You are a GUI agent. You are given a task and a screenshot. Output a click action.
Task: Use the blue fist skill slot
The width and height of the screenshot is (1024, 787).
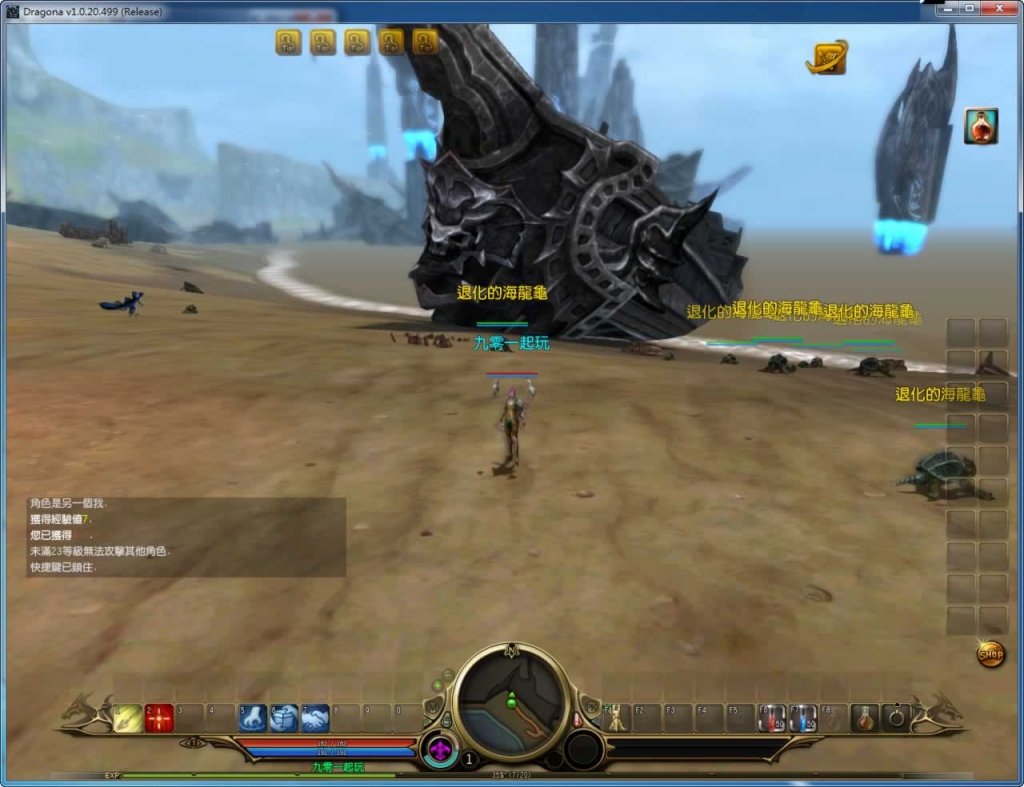pos(284,717)
